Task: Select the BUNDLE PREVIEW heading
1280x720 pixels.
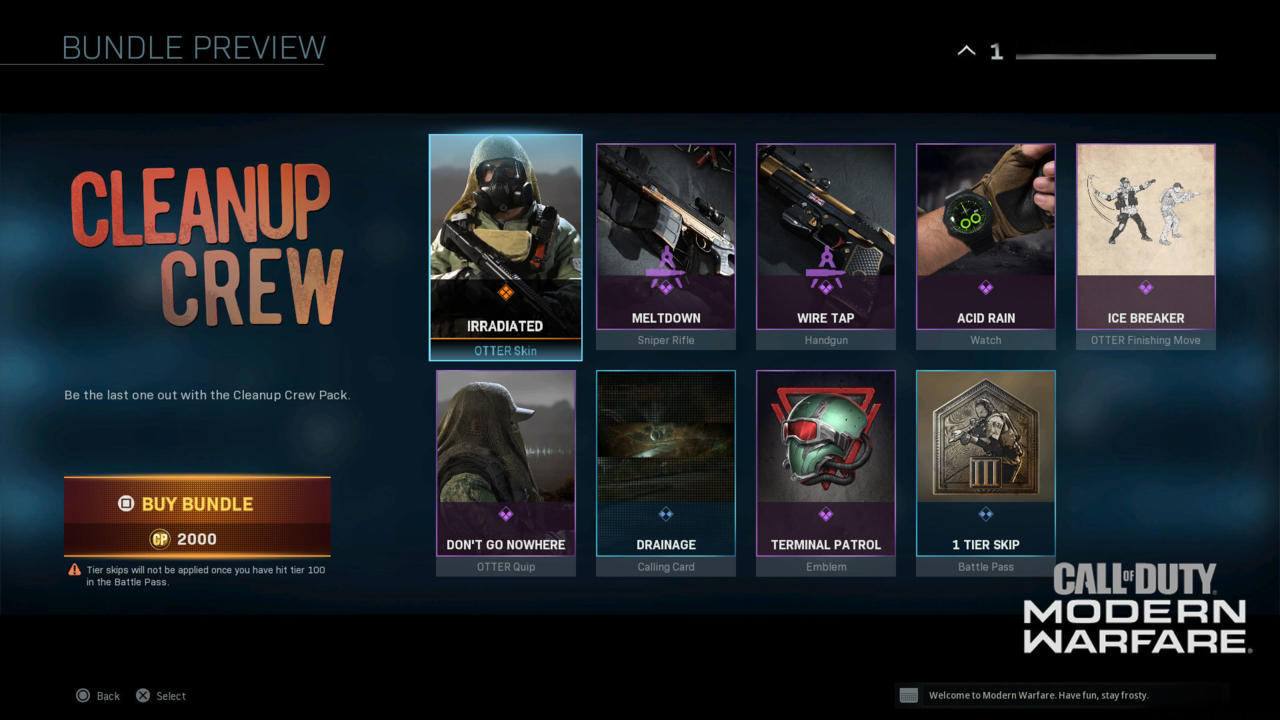Action: click(x=194, y=47)
